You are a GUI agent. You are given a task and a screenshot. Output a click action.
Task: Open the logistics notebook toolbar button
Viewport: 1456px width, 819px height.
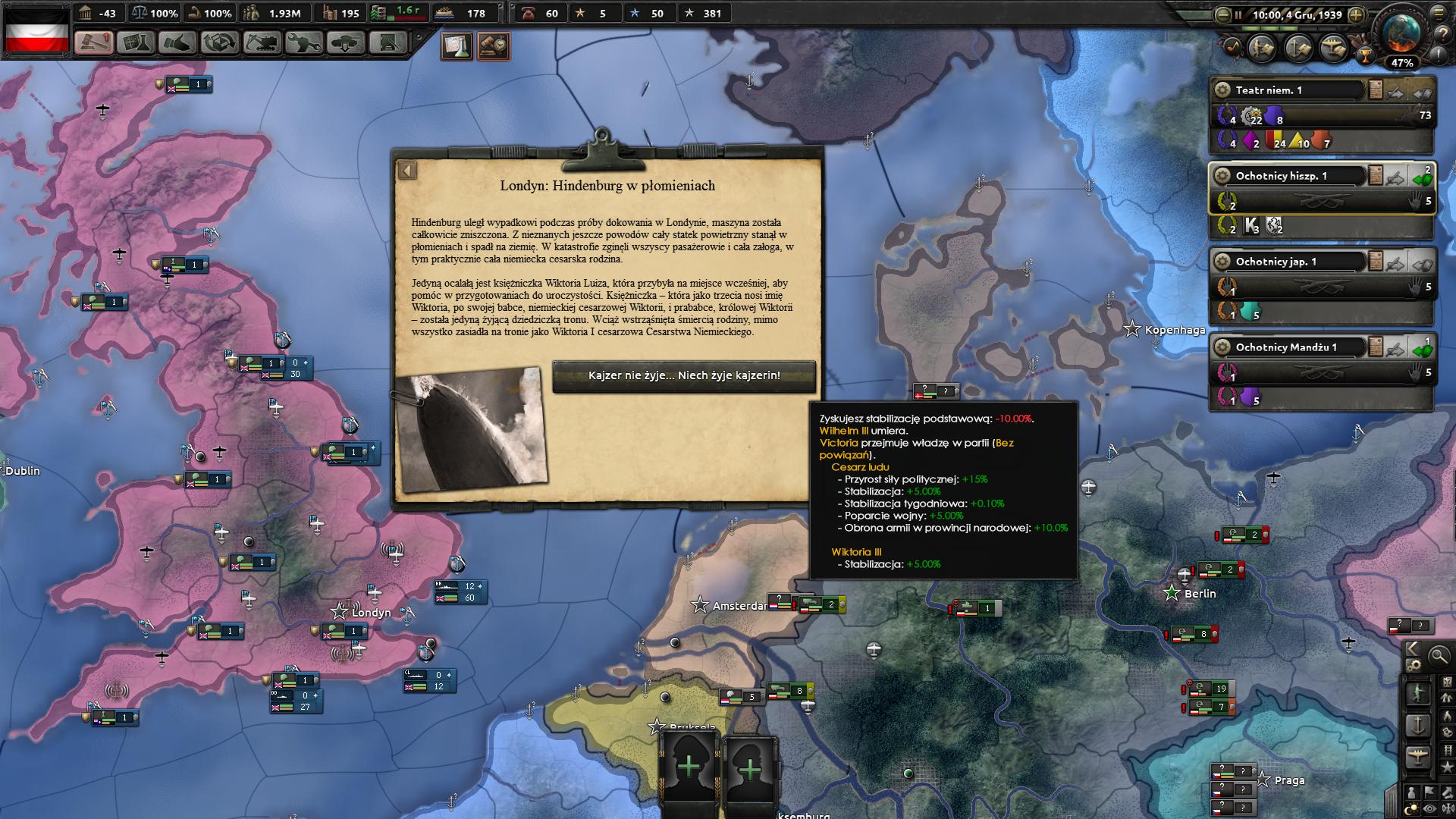(388, 42)
